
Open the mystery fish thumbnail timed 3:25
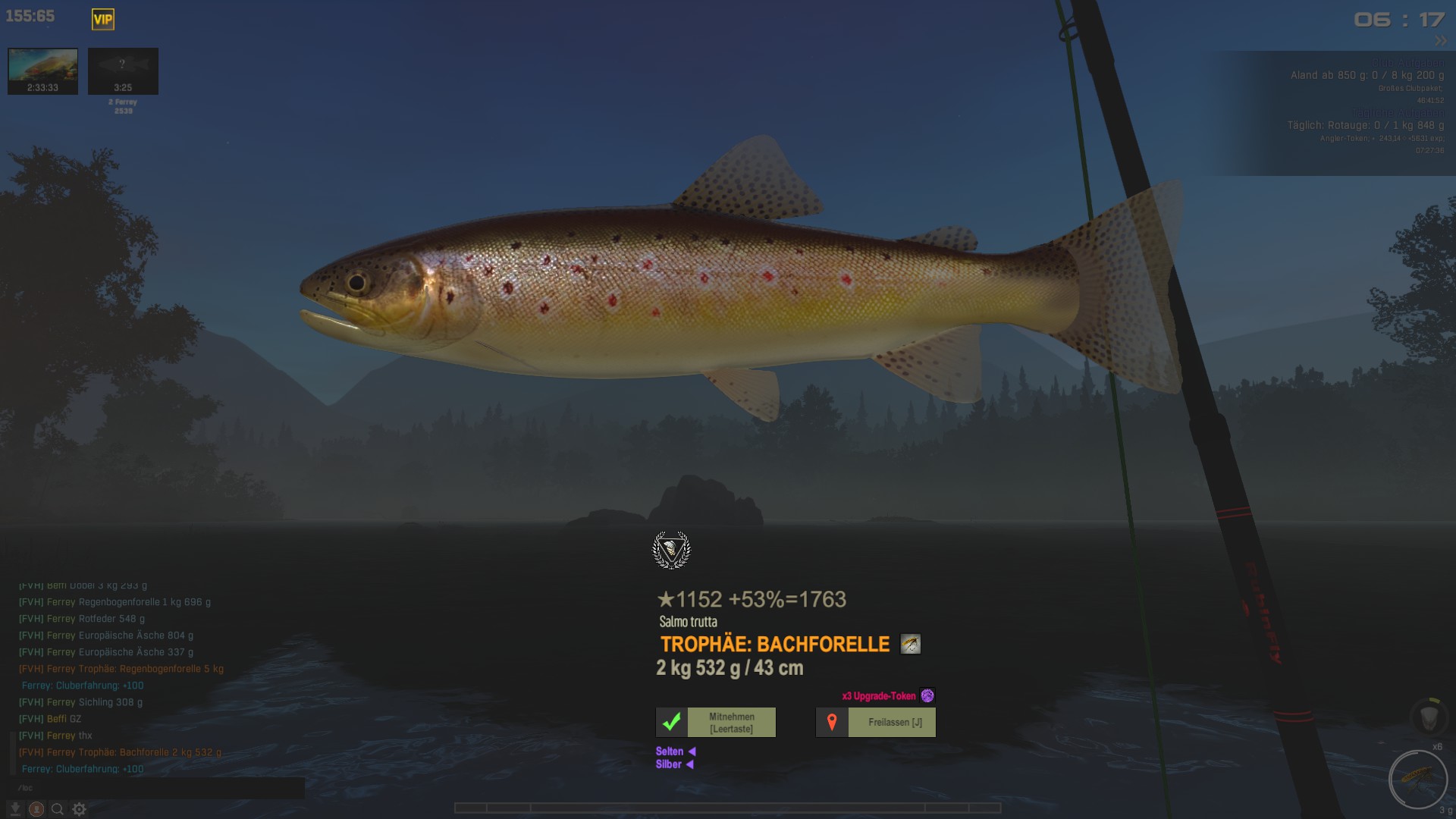click(x=123, y=71)
